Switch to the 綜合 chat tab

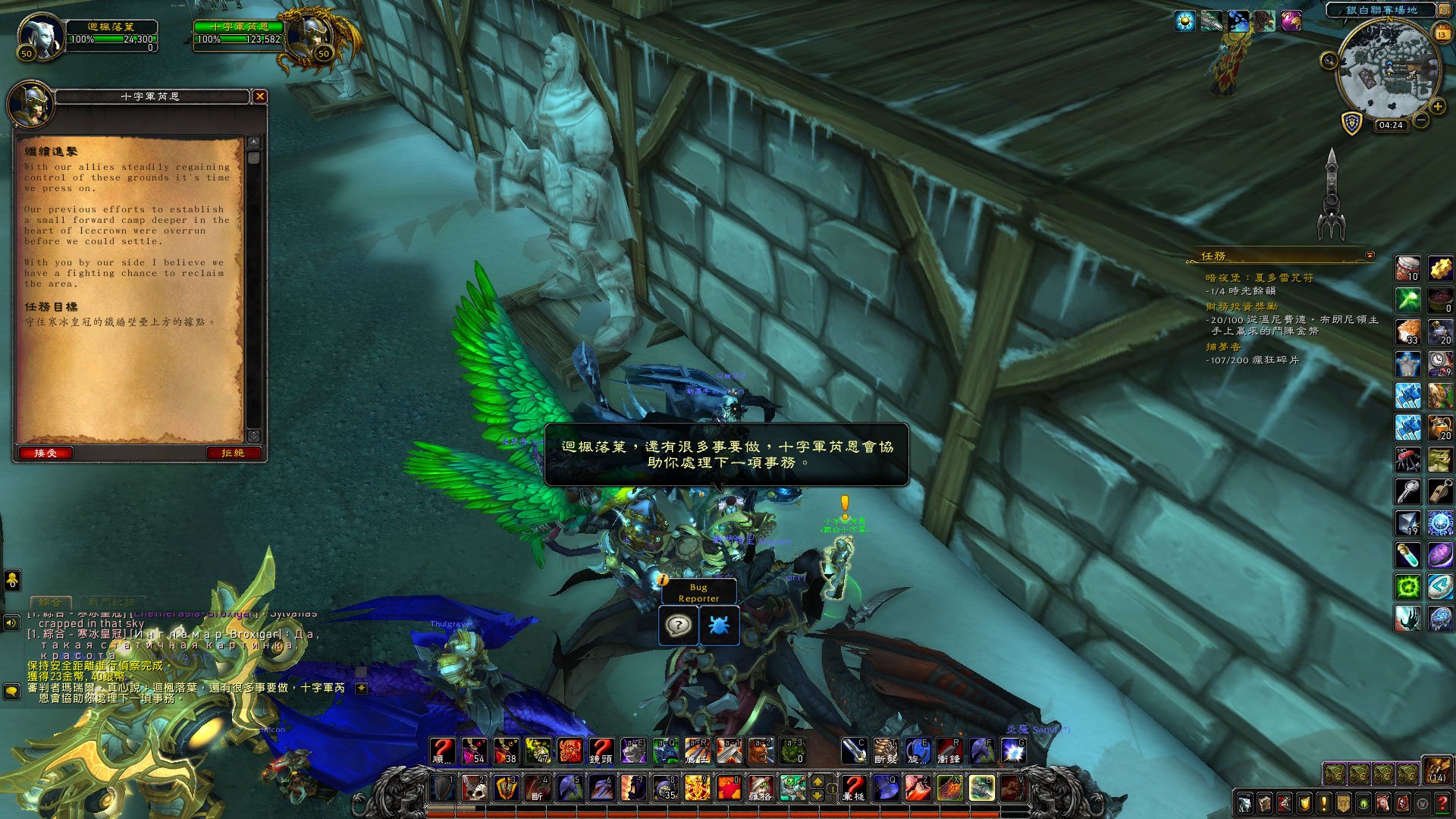coord(51,602)
